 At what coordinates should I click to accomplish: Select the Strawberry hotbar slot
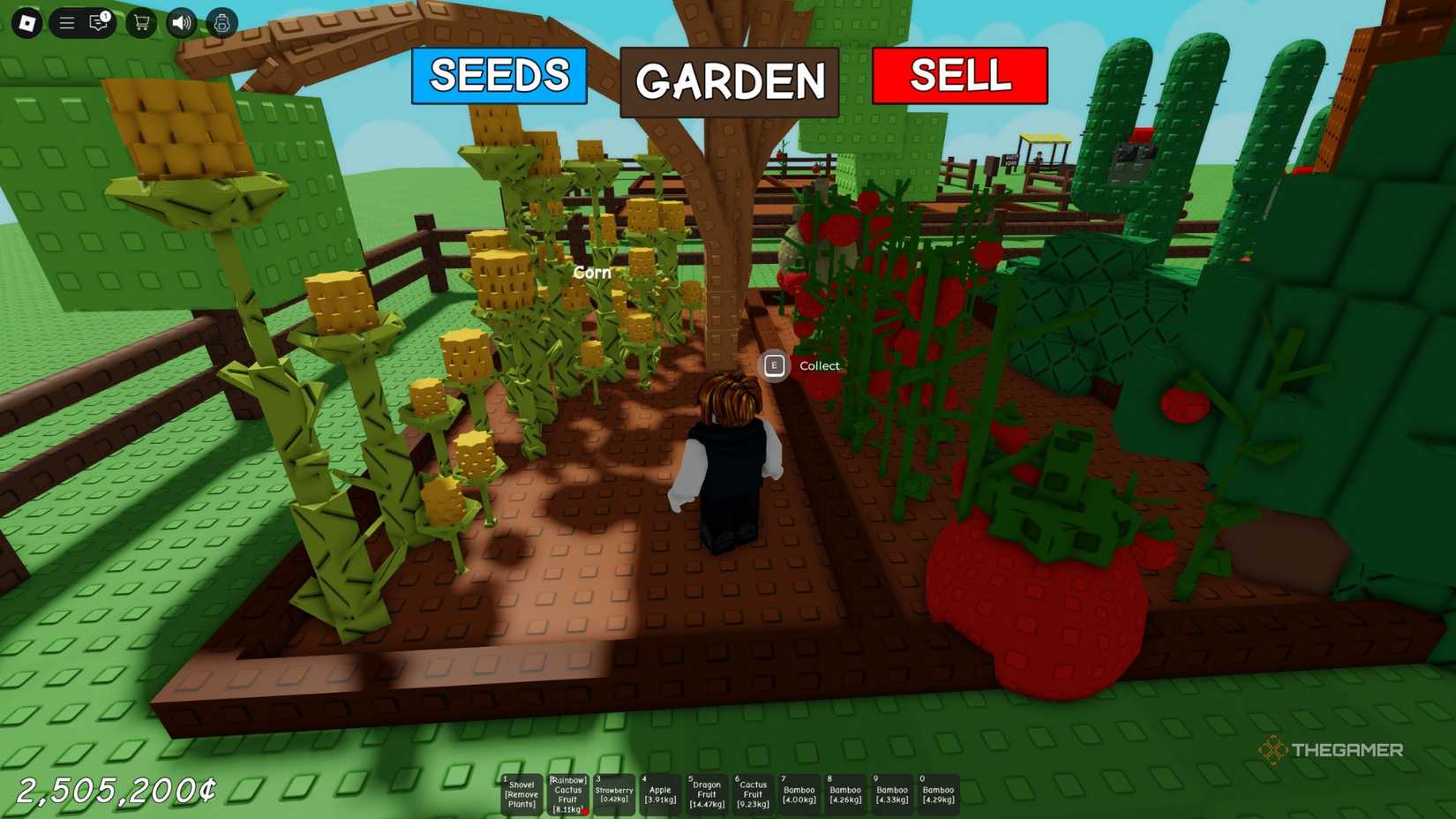pyautogui.click(x=614, y=793)
